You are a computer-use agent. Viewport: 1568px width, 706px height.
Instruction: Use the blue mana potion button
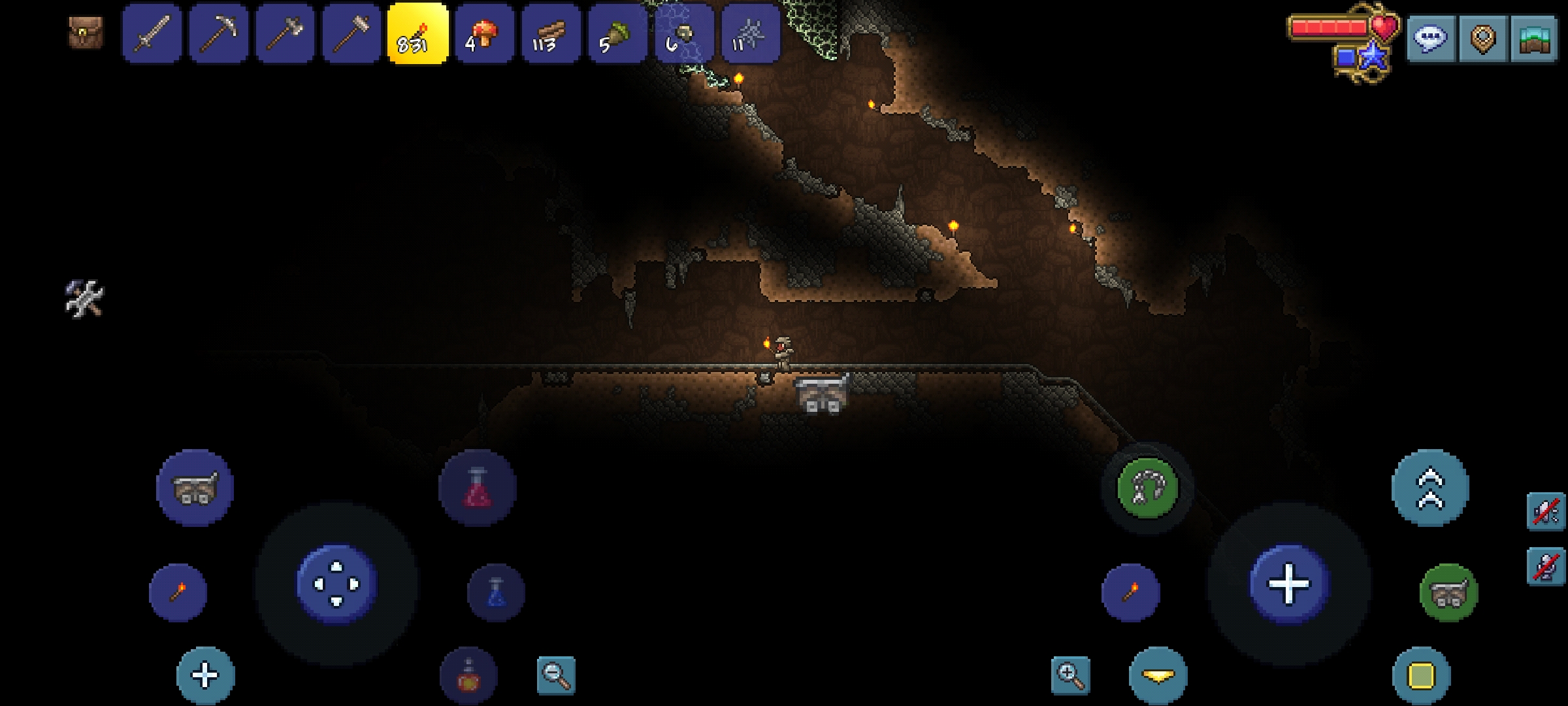(496, 592)
